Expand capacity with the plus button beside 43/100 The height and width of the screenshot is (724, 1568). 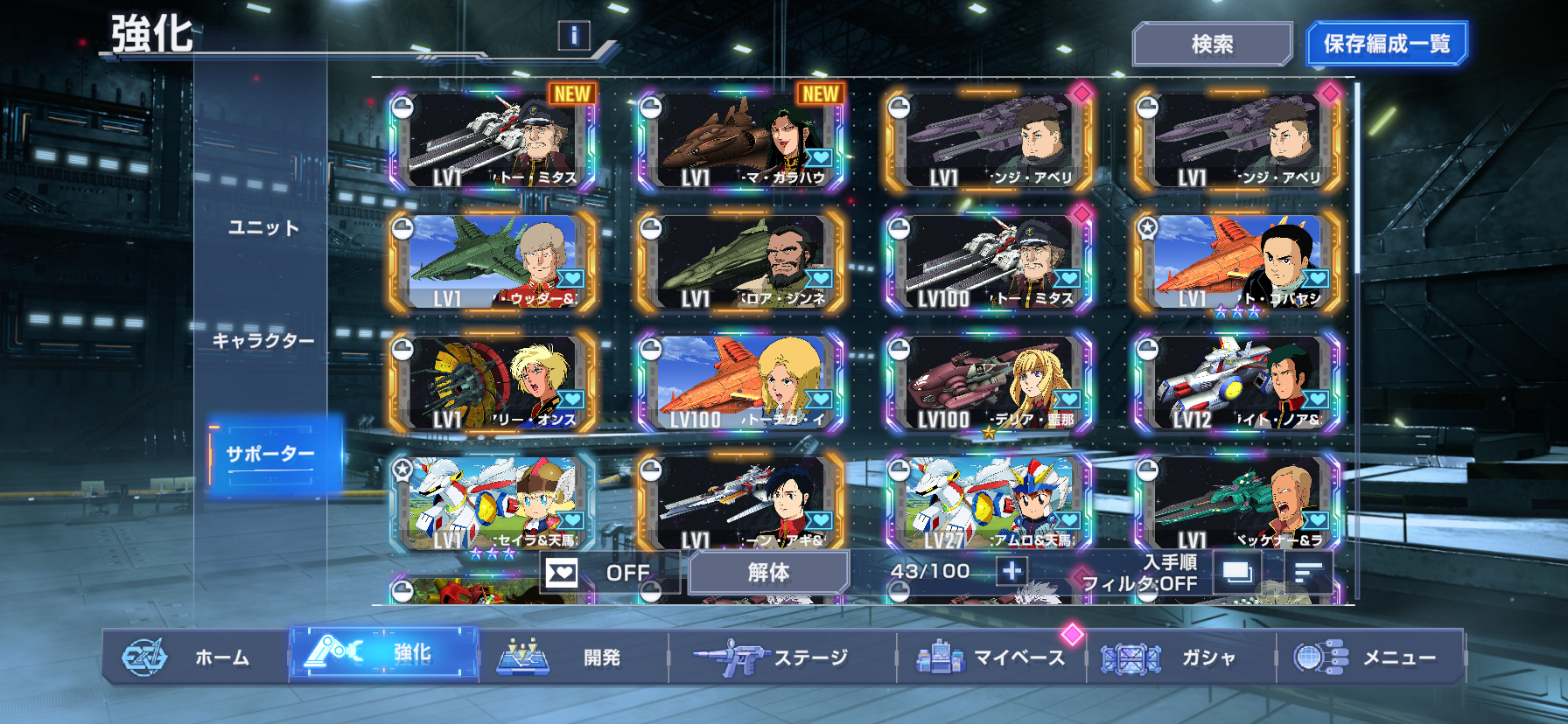(x=1011, y=572)
